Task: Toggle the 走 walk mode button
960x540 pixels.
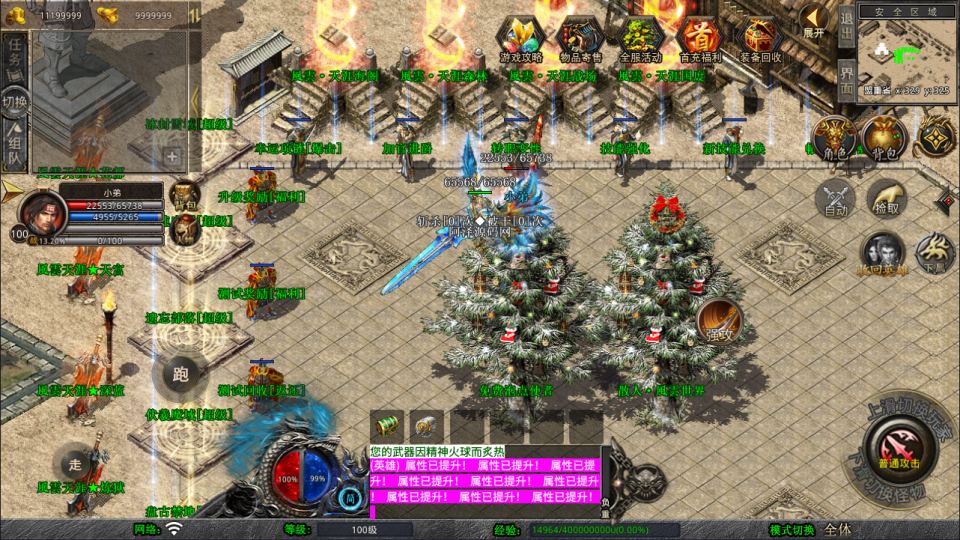Action: pyautogui.click(x=75, y=464)
